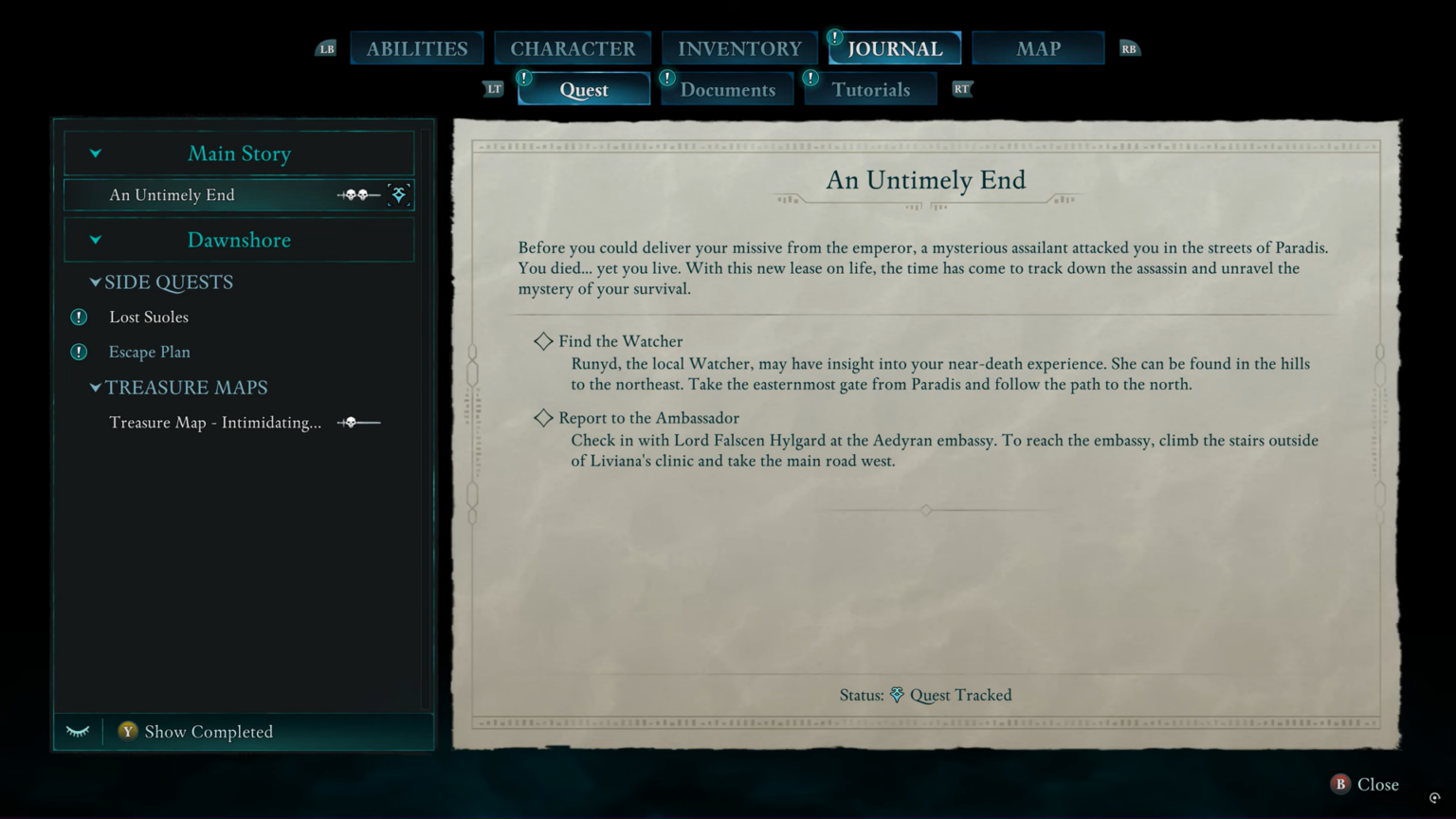Select the An Untimely End quest entry
The height and width of the screenshot is (819, 1456).
(x=172, y=194)
